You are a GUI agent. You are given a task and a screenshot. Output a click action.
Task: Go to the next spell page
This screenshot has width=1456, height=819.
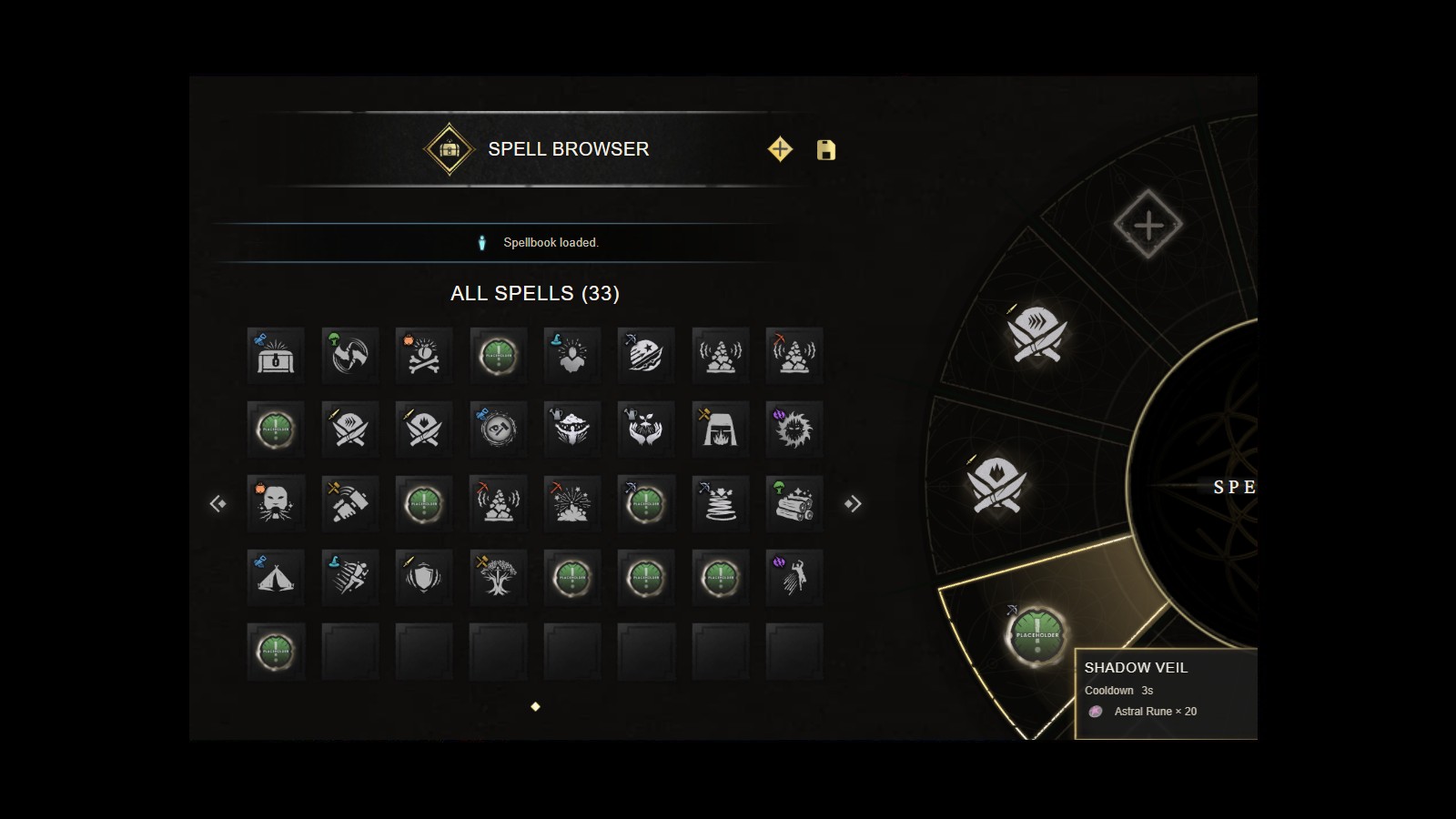tap(853, 503)
